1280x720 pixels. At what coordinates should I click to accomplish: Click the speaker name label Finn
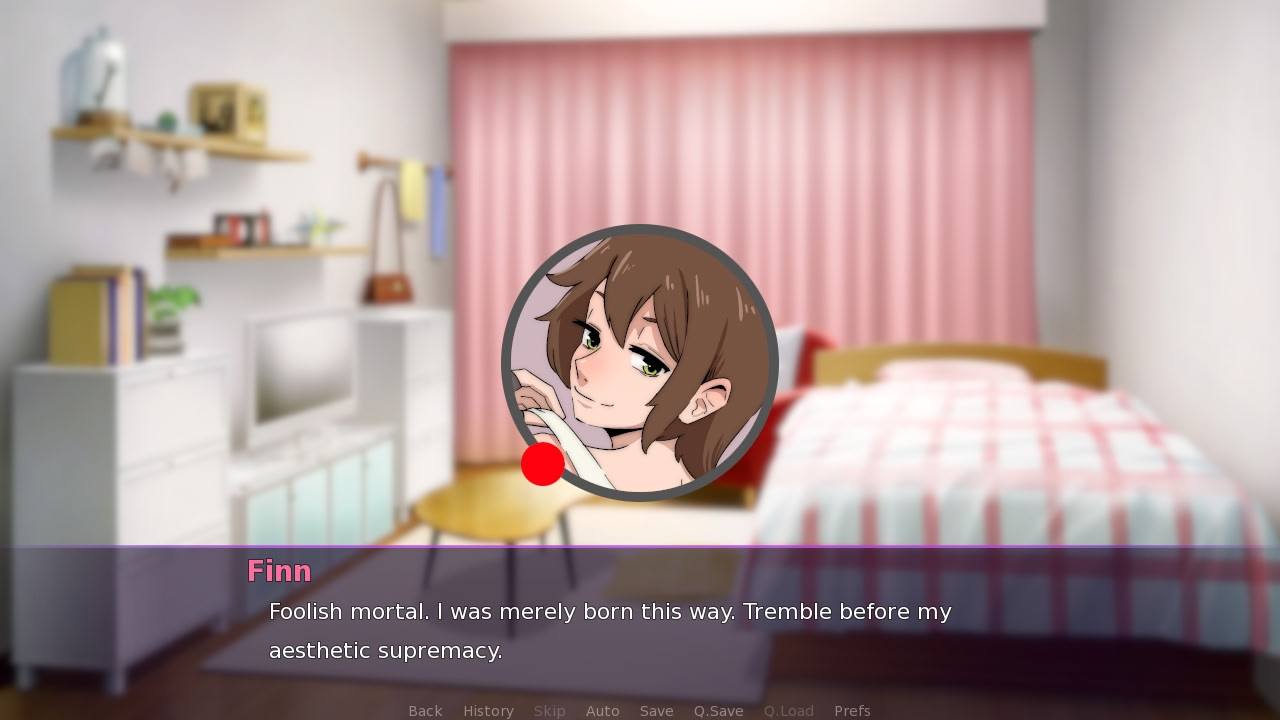click(279, 571)
